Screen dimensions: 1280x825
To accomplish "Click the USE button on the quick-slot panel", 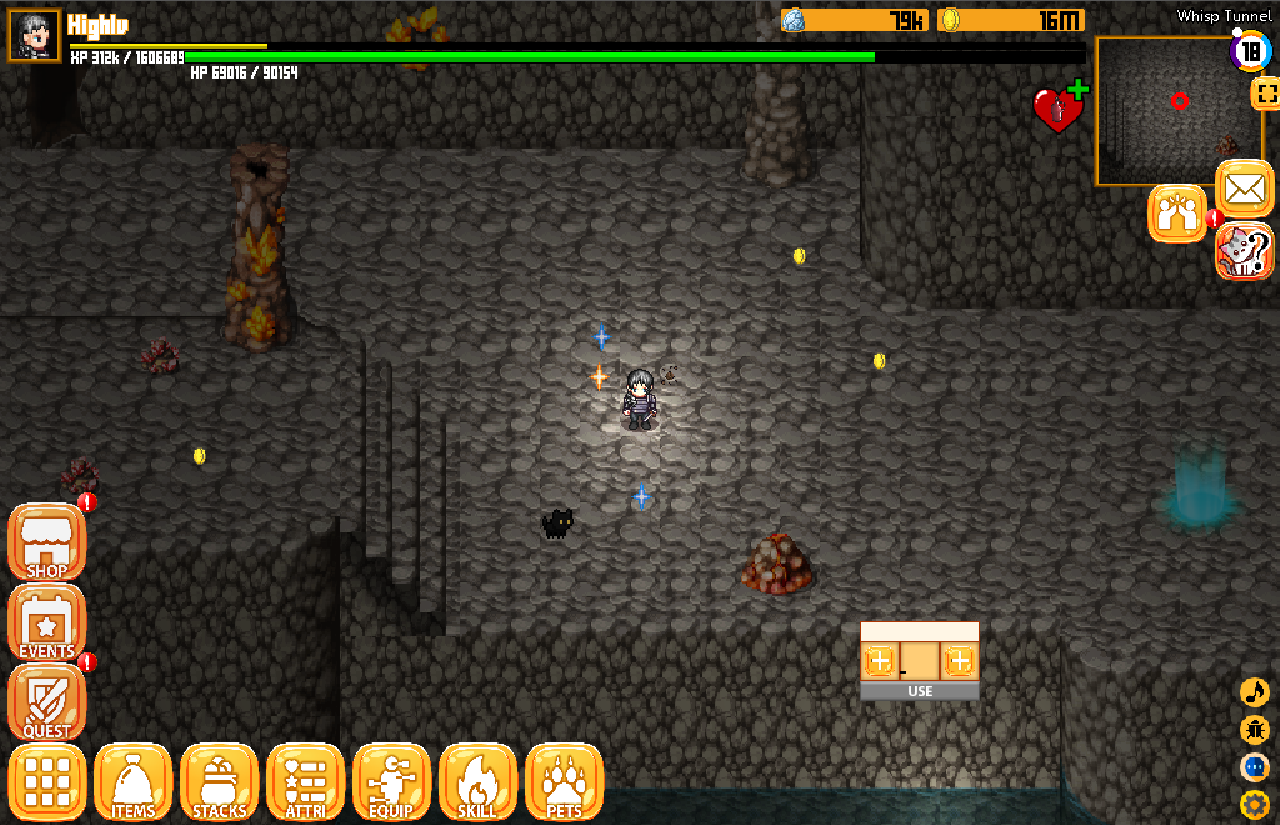I will click(x=920, y=691).
